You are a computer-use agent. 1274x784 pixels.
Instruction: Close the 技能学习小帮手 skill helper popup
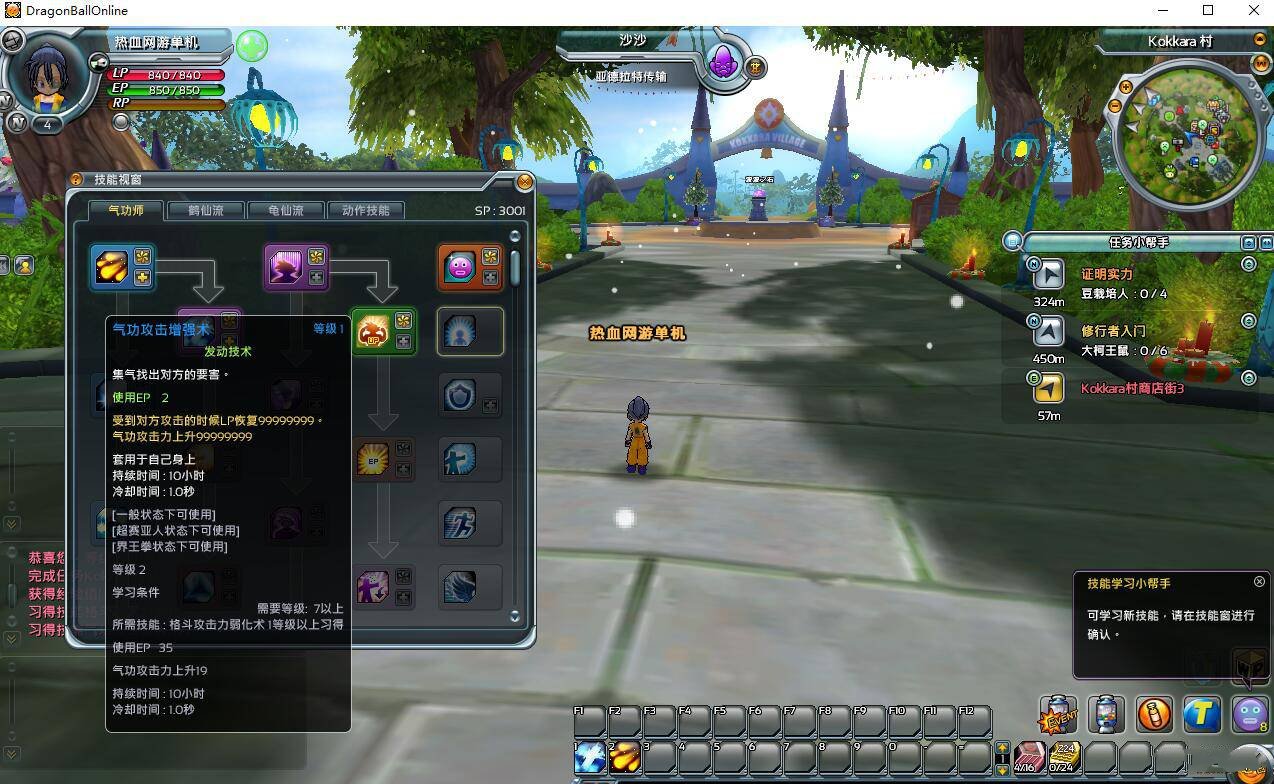tap(1259, 581)
